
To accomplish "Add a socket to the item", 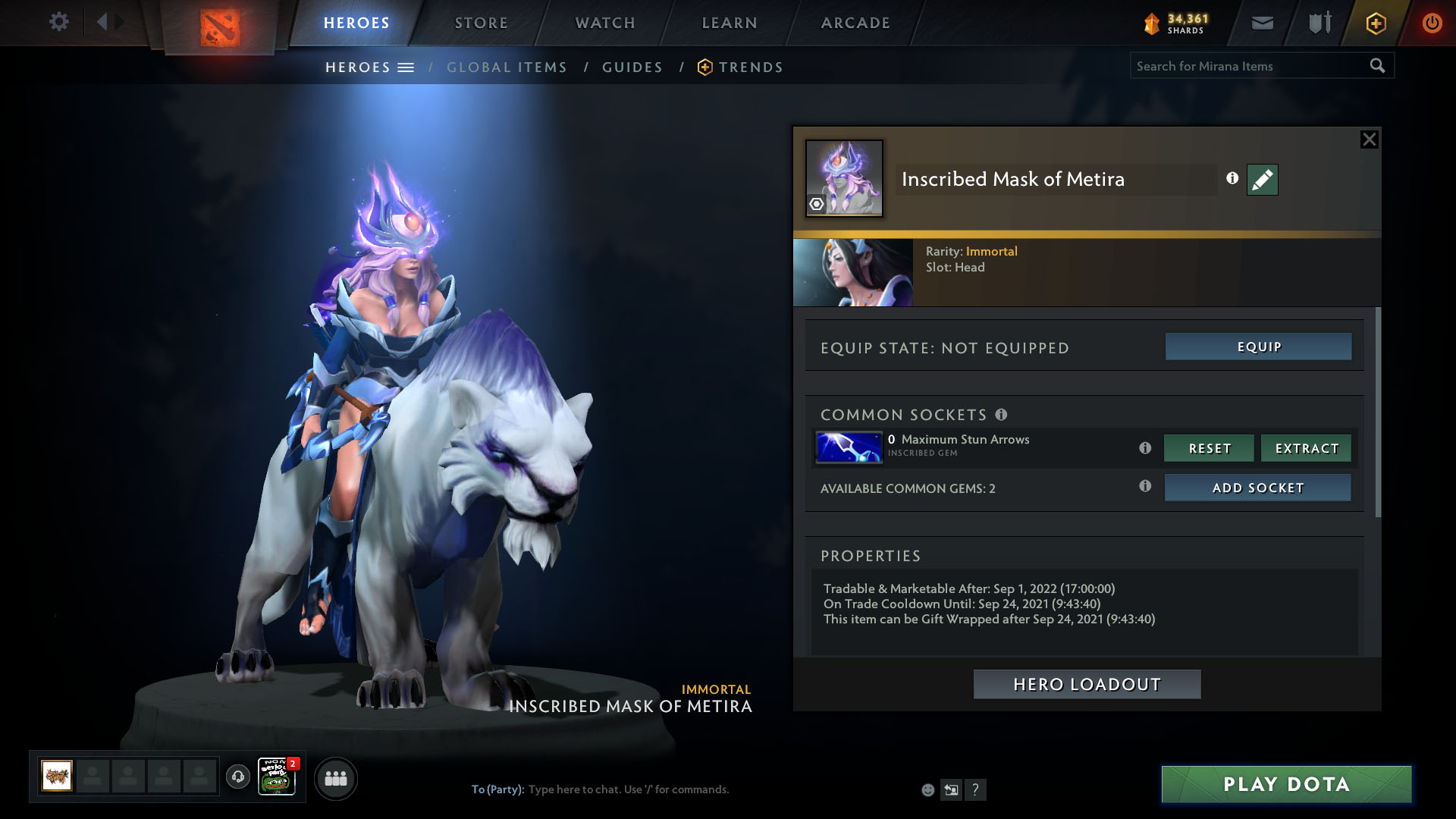I will [x=1257, y=488].
